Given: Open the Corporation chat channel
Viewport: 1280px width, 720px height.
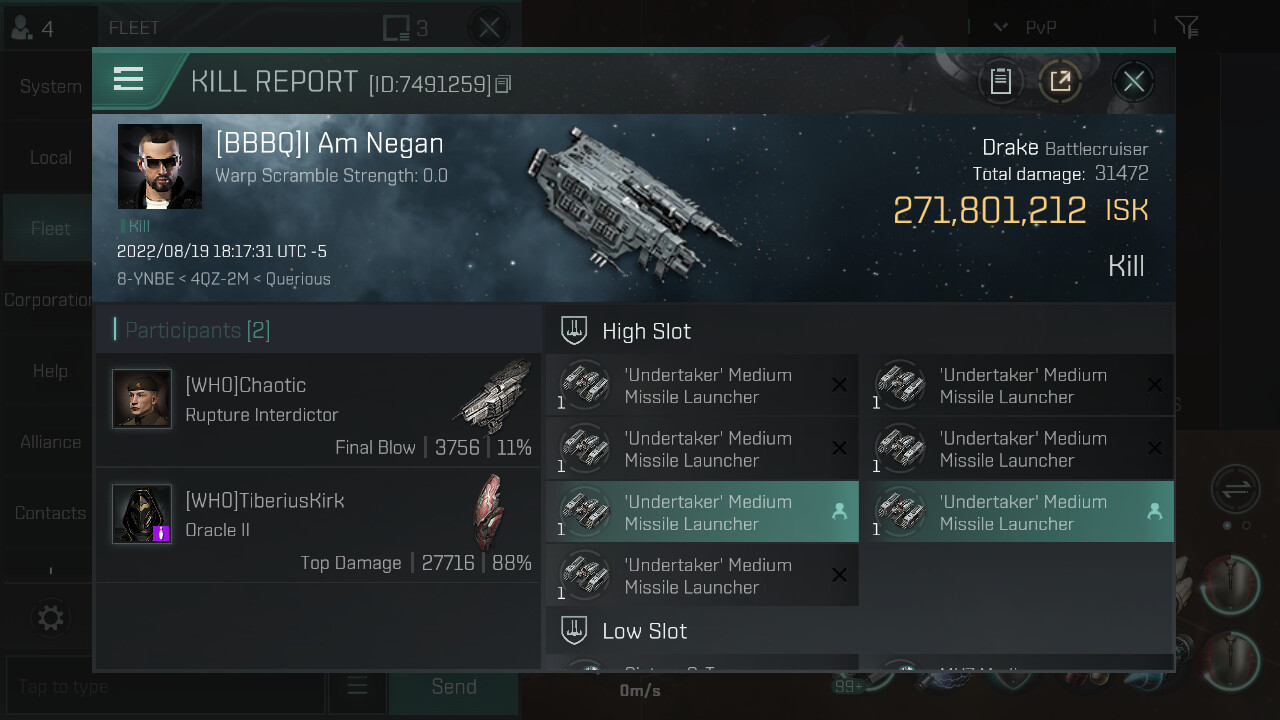Looking at the screenshot, I should (x=48, y=300).
